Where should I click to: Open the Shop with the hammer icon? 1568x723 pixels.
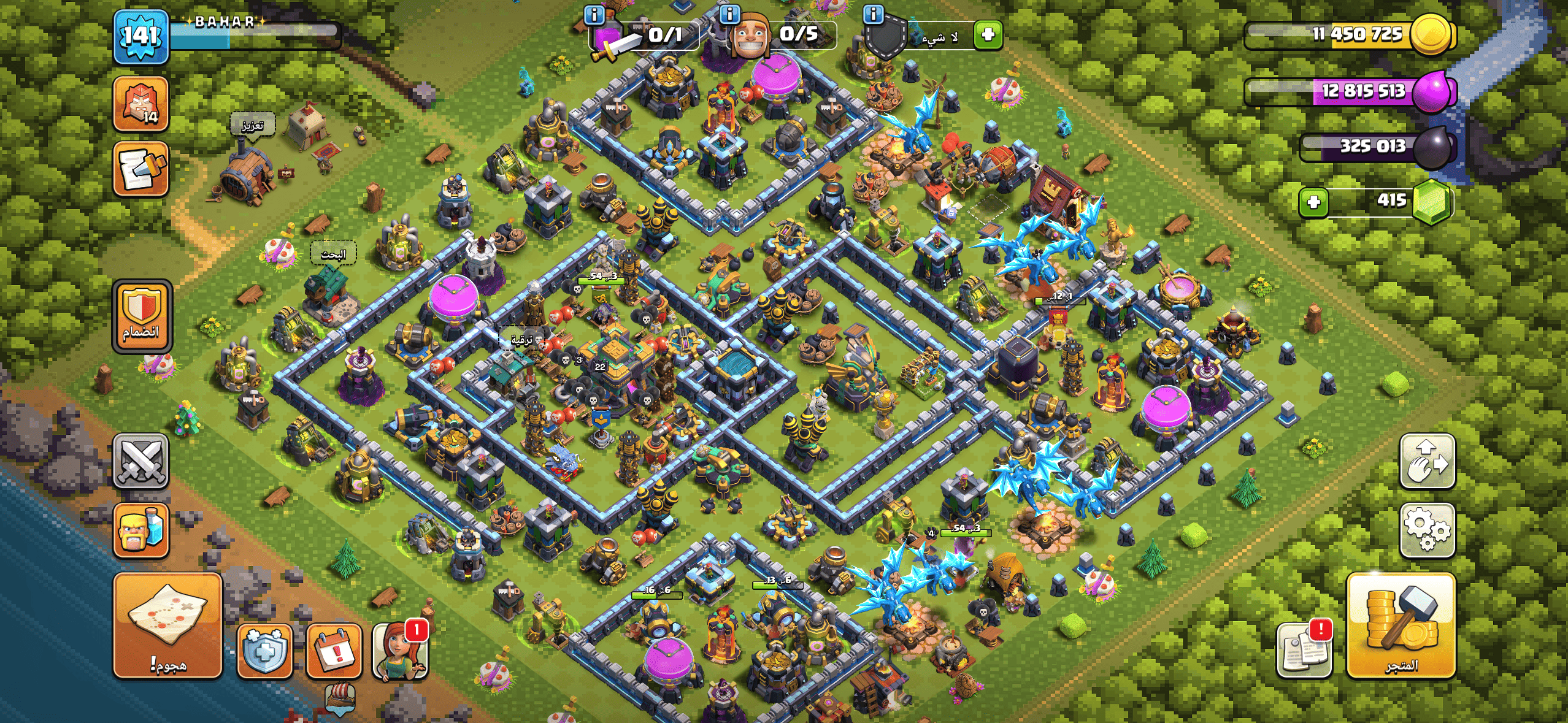coord(1401,625)
